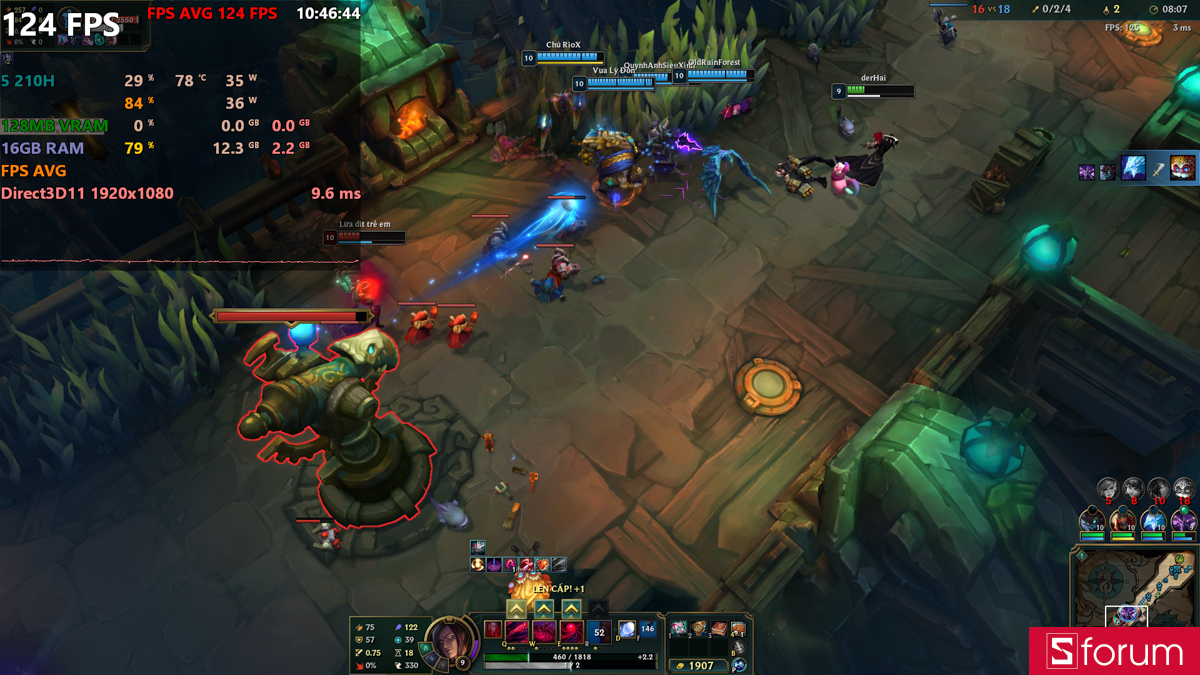Screen dimensions: 1200x675
Task: Select the ice bird ally portrait
Action: [x=1153, y=520]
